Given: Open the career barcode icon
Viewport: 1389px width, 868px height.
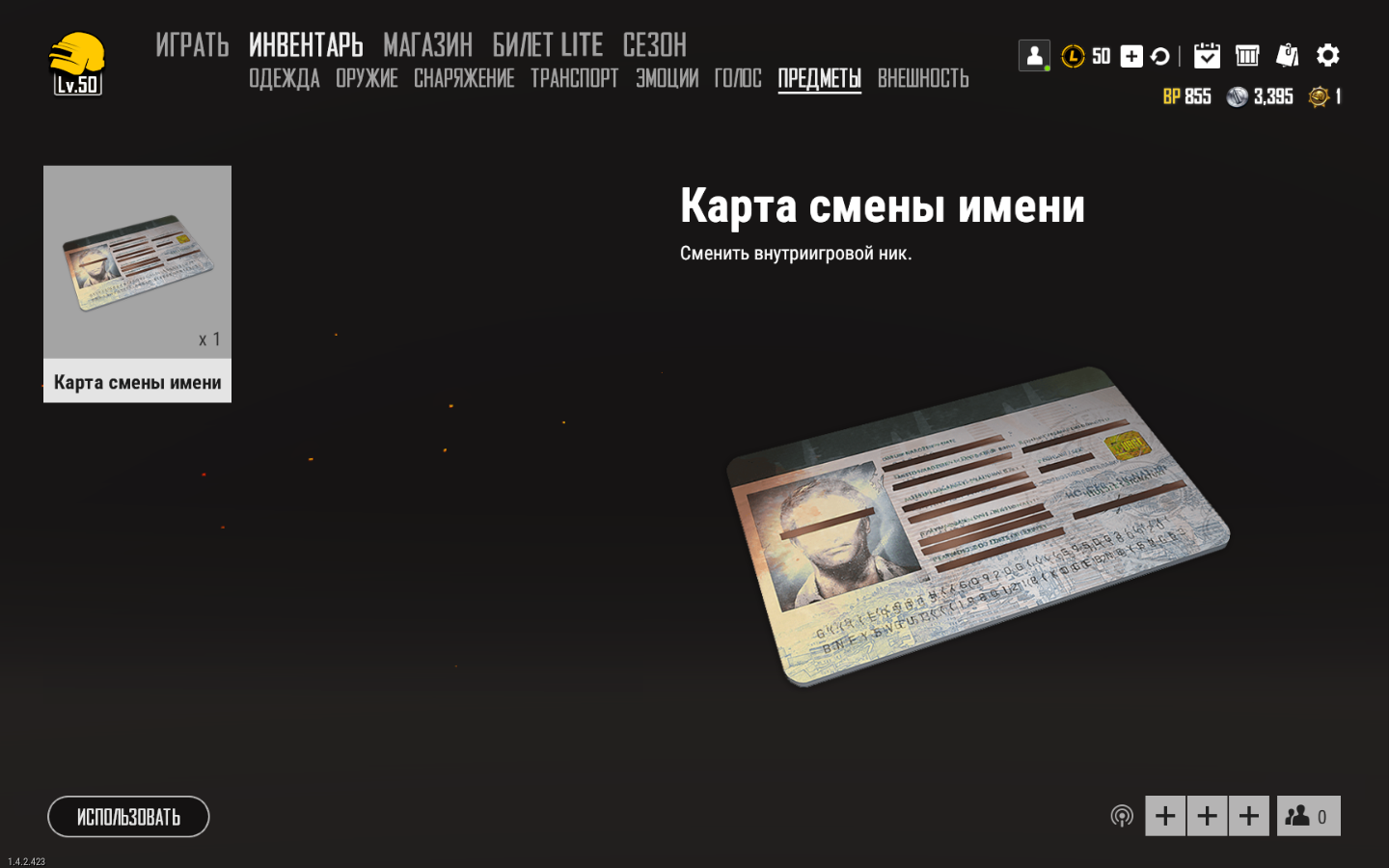Looking at the screenshot, I should pyautogui.click(x=1247, y=55).
